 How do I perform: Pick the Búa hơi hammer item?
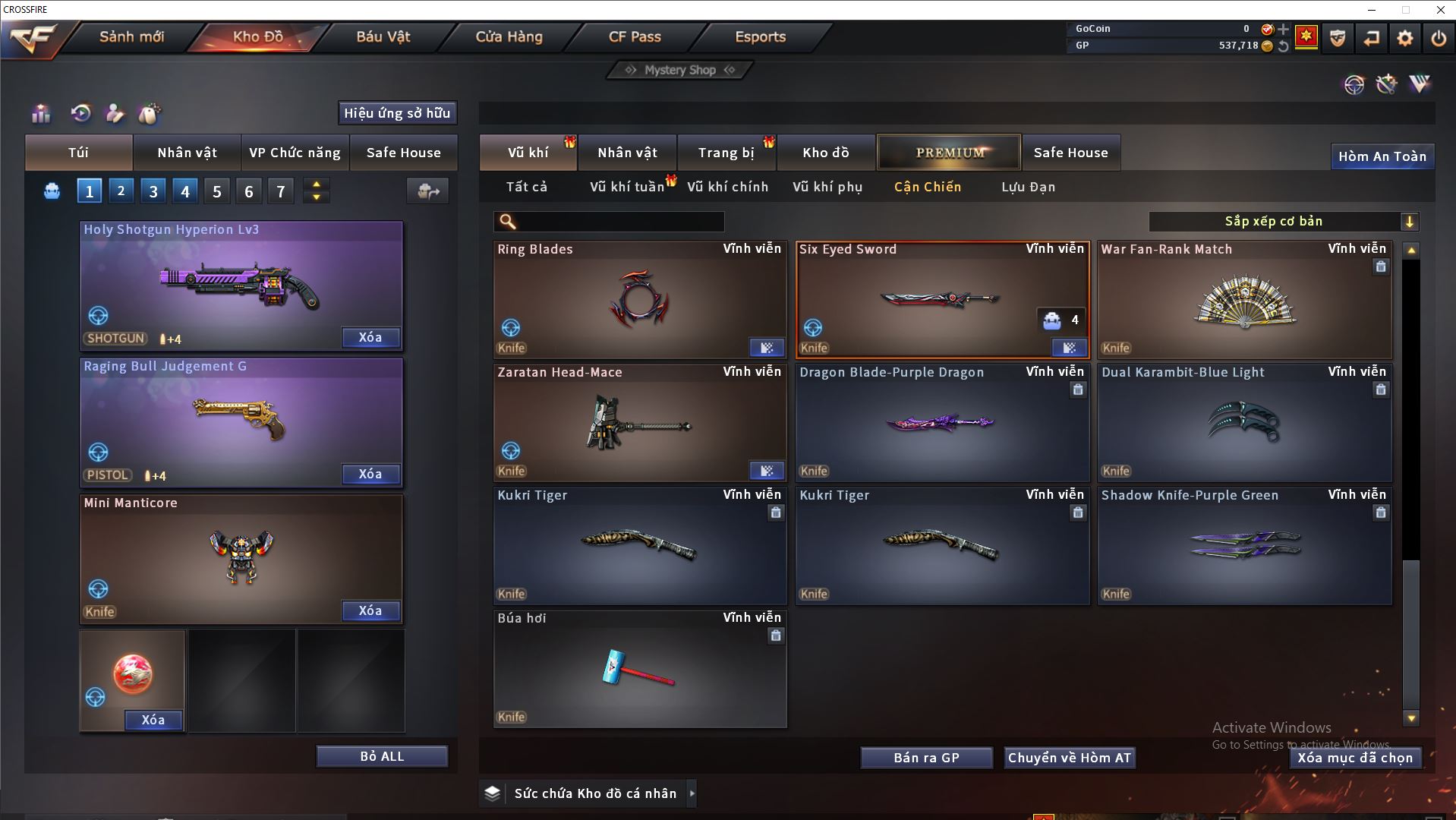639,669
